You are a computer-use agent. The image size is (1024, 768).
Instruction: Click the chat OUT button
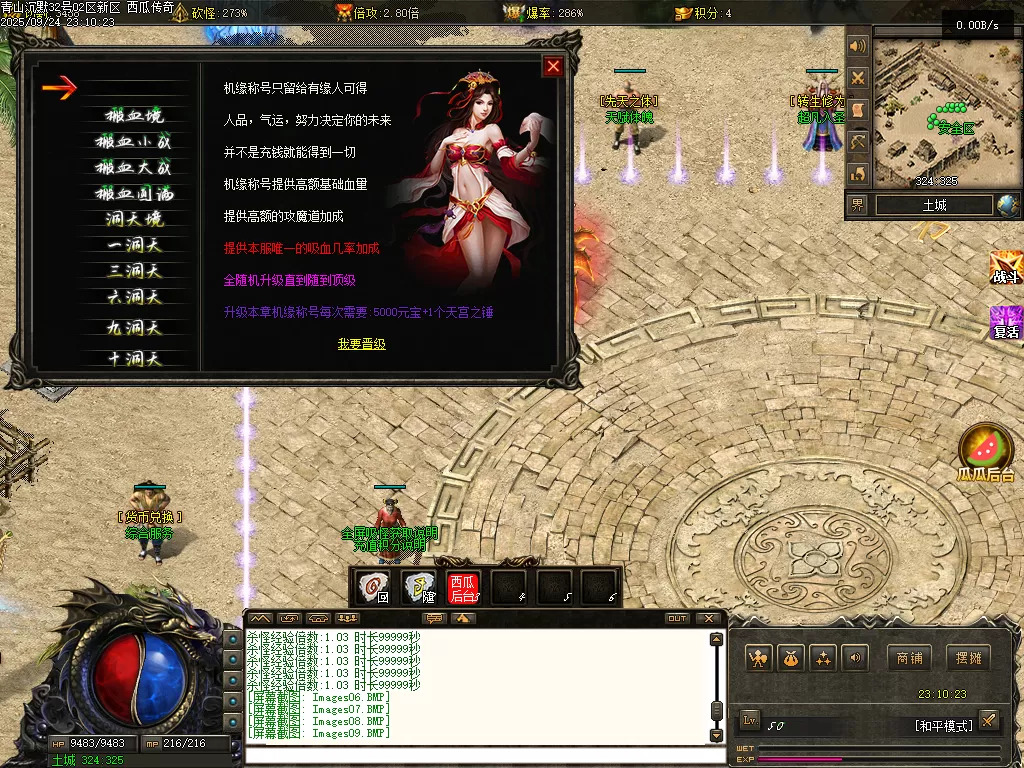point(677,618)
